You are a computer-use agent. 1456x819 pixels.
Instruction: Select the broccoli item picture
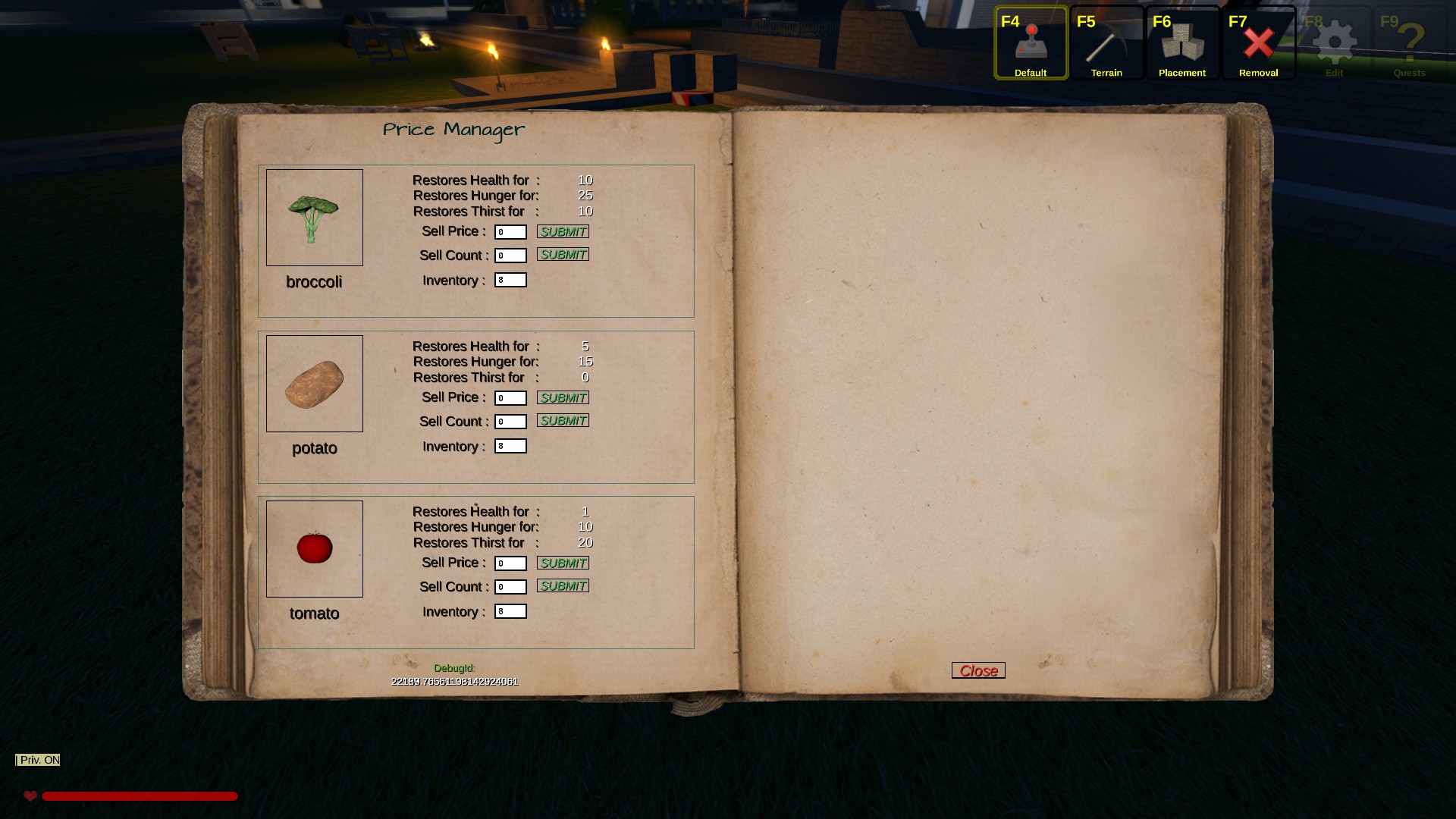pyautogui.click(x=315, y=218)
